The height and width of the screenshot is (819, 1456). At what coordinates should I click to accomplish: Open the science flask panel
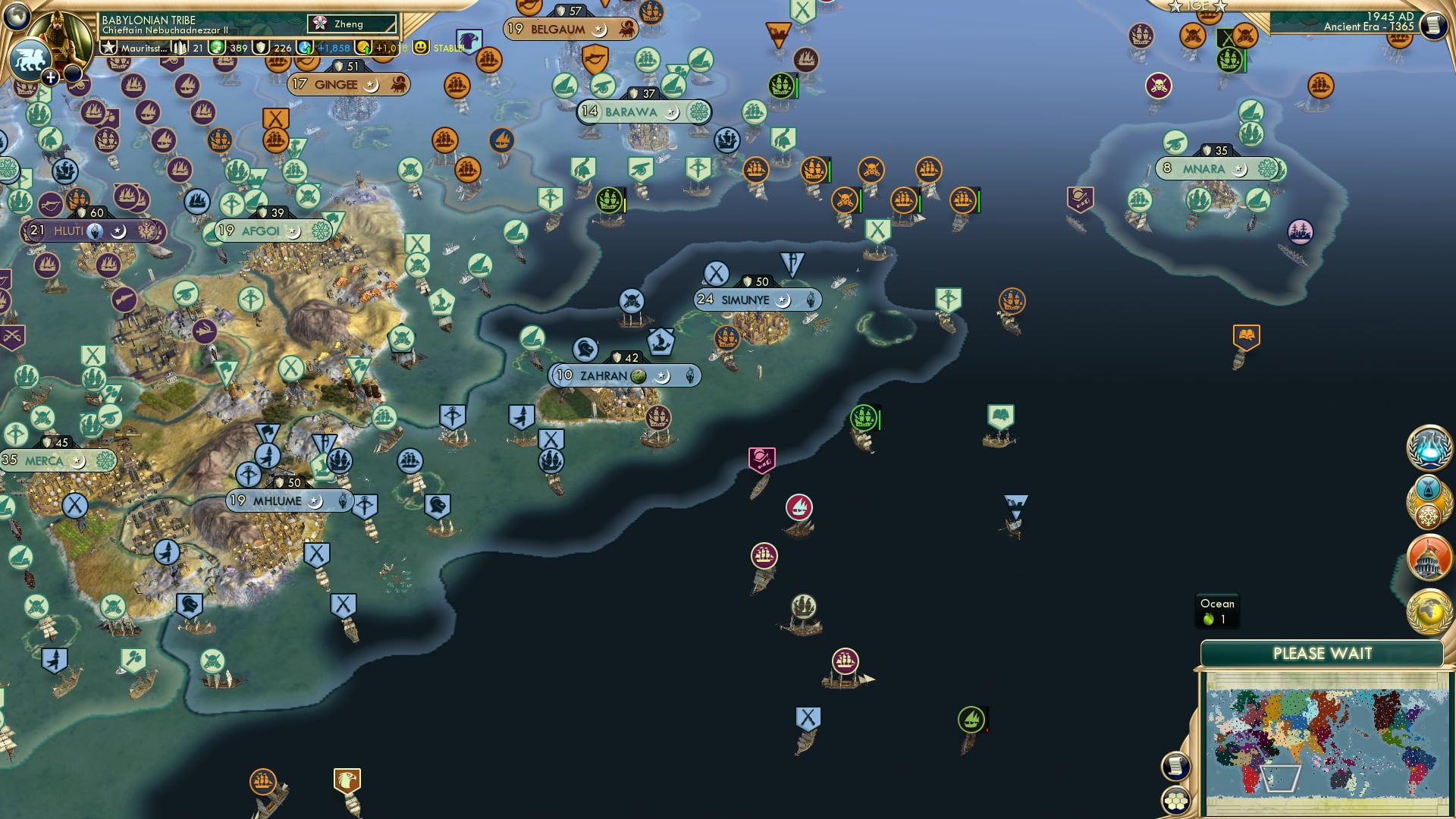click(x=1429, y=447)
